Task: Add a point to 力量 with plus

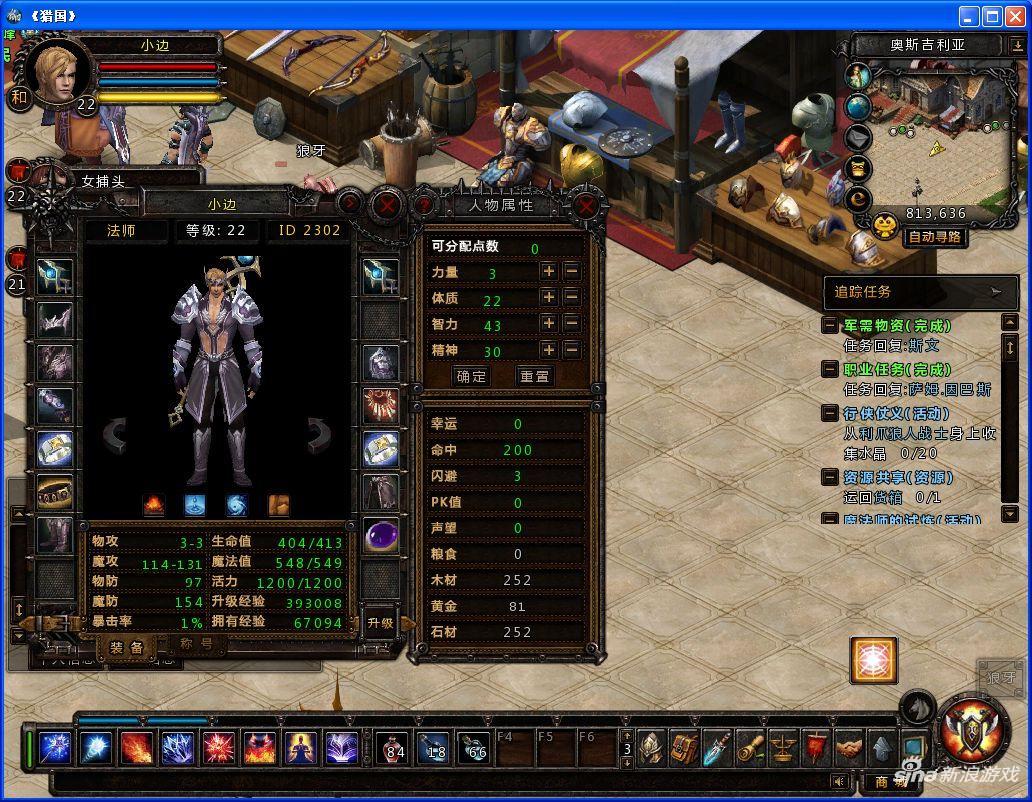Action: [548, 271]
